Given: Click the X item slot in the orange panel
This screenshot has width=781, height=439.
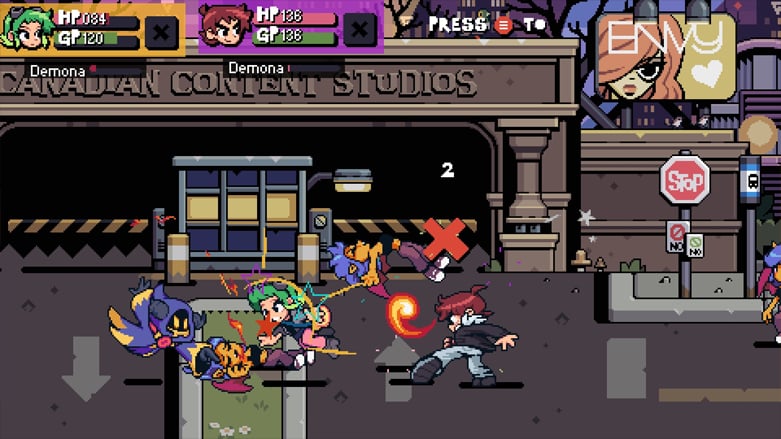Looking at the screenshot, I should tap(160, 30).
